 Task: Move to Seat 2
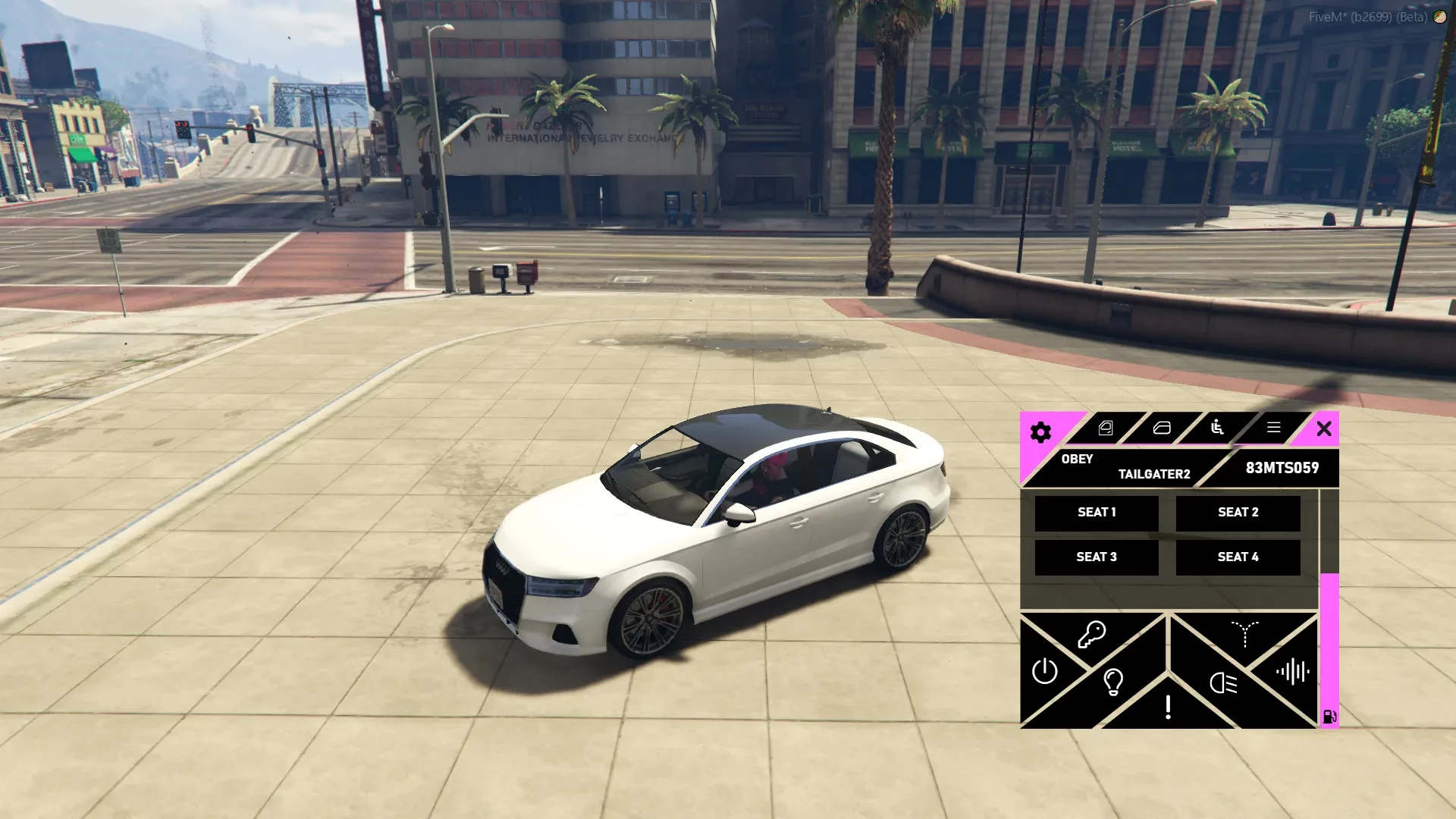point(1238,513)
